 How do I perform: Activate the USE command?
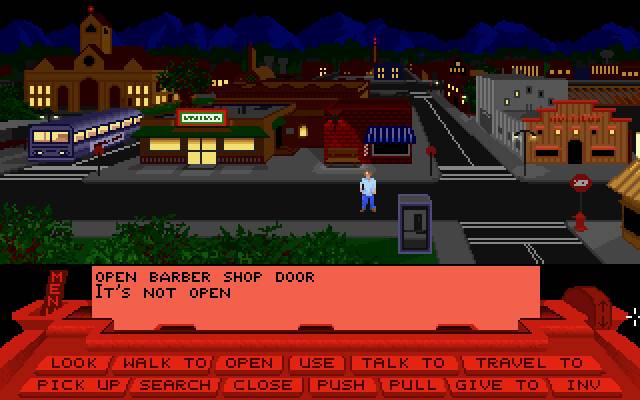click(x=318, y=363)
